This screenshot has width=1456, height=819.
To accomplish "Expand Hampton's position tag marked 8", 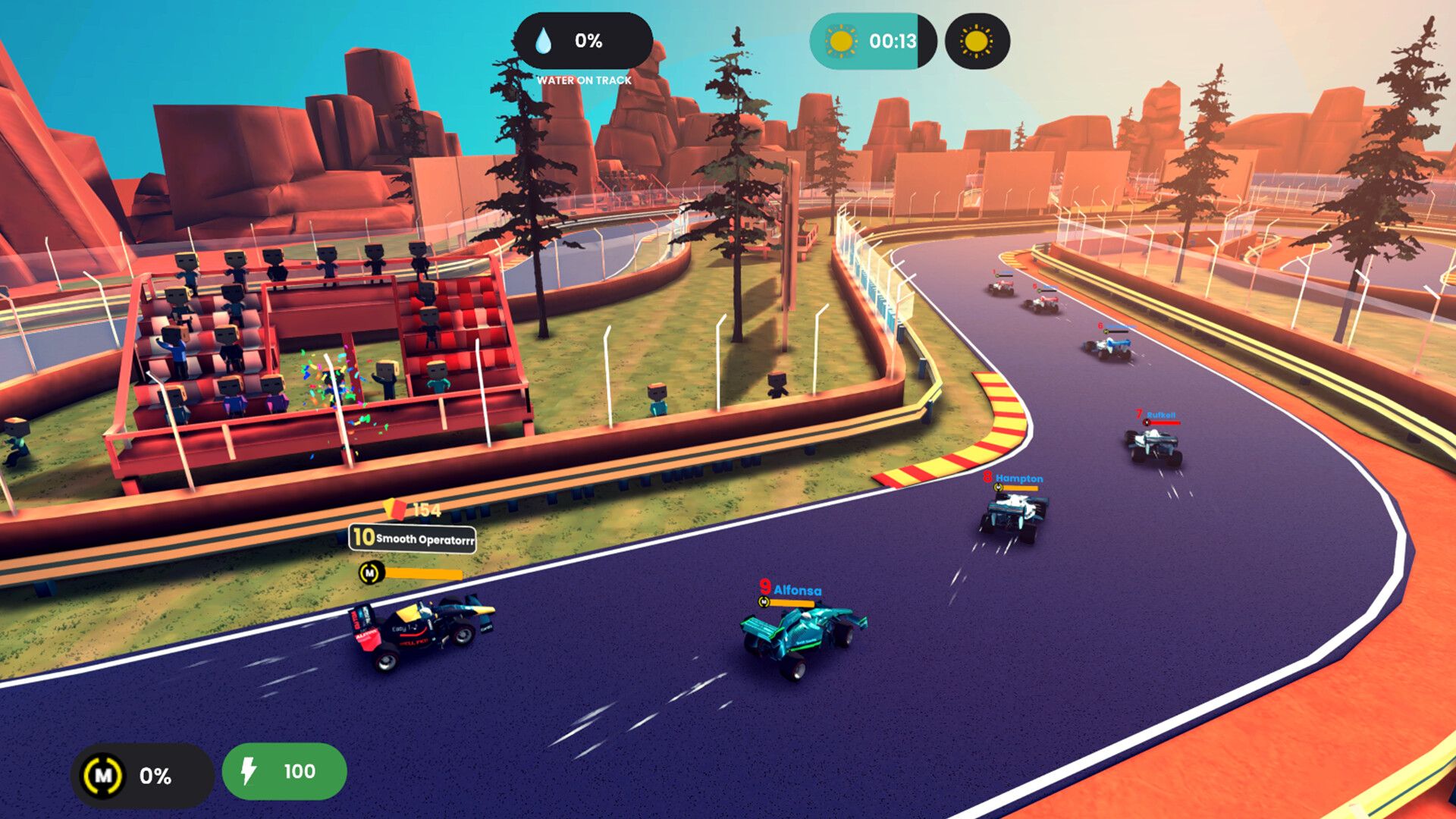I will coord(988,479).
